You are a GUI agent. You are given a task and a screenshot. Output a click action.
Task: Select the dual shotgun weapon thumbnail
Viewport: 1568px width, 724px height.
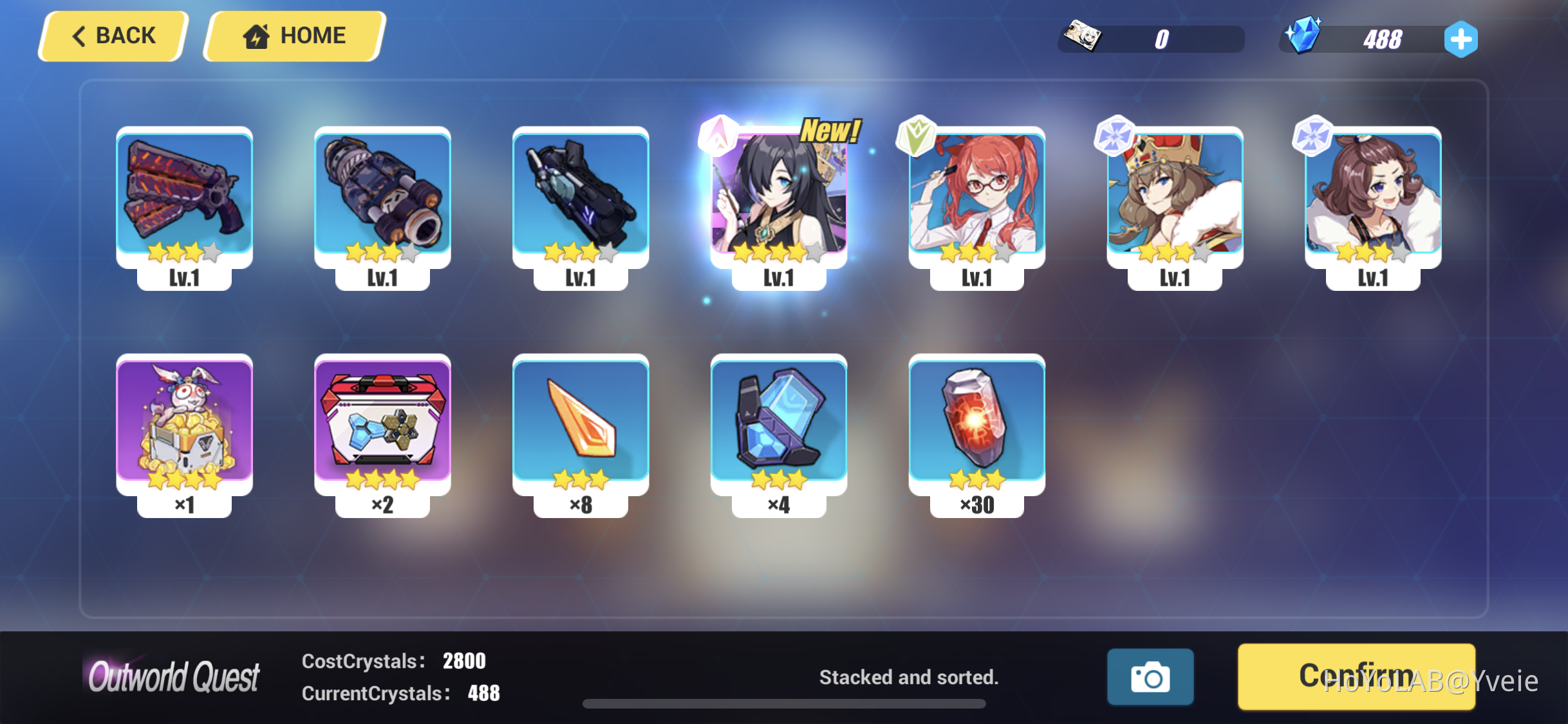point(185,193)
